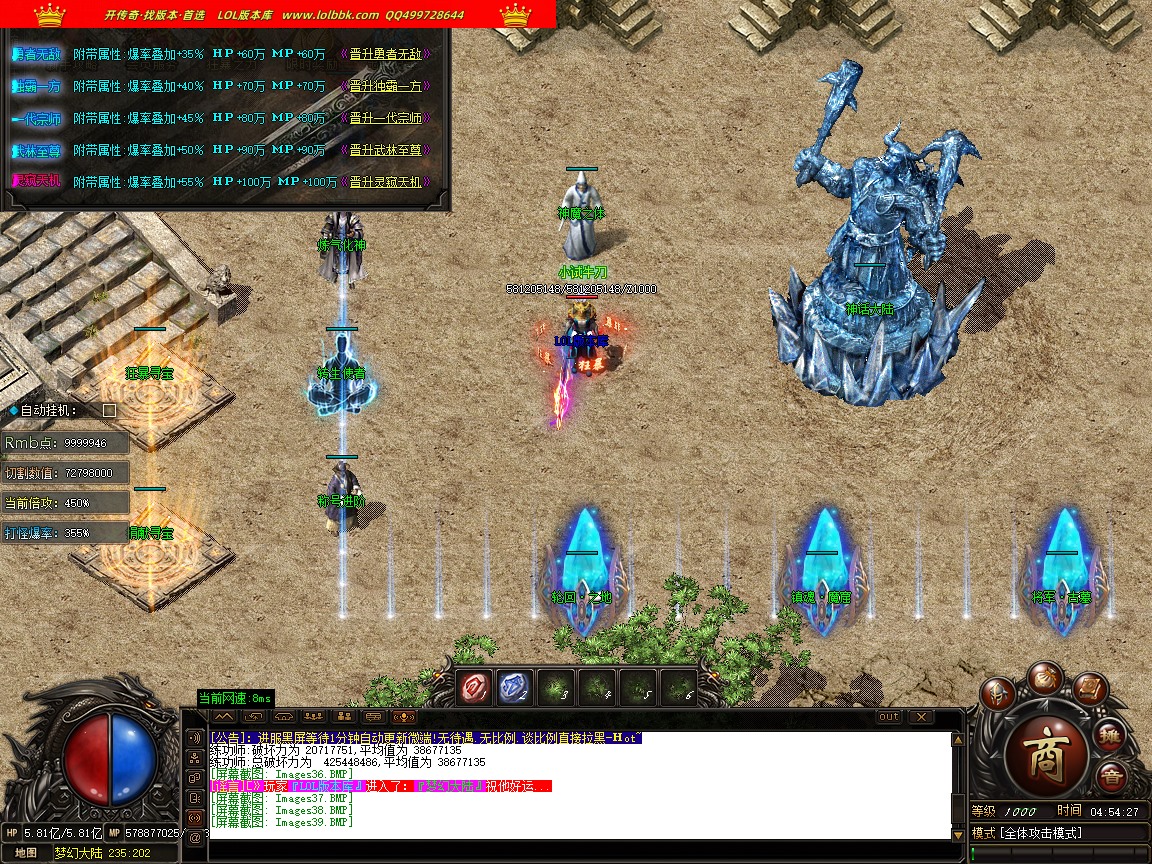Select the 晋升独霸一方 promotion link
The width and height of the screenshot is (1152, 864).
tap(386, 86)
